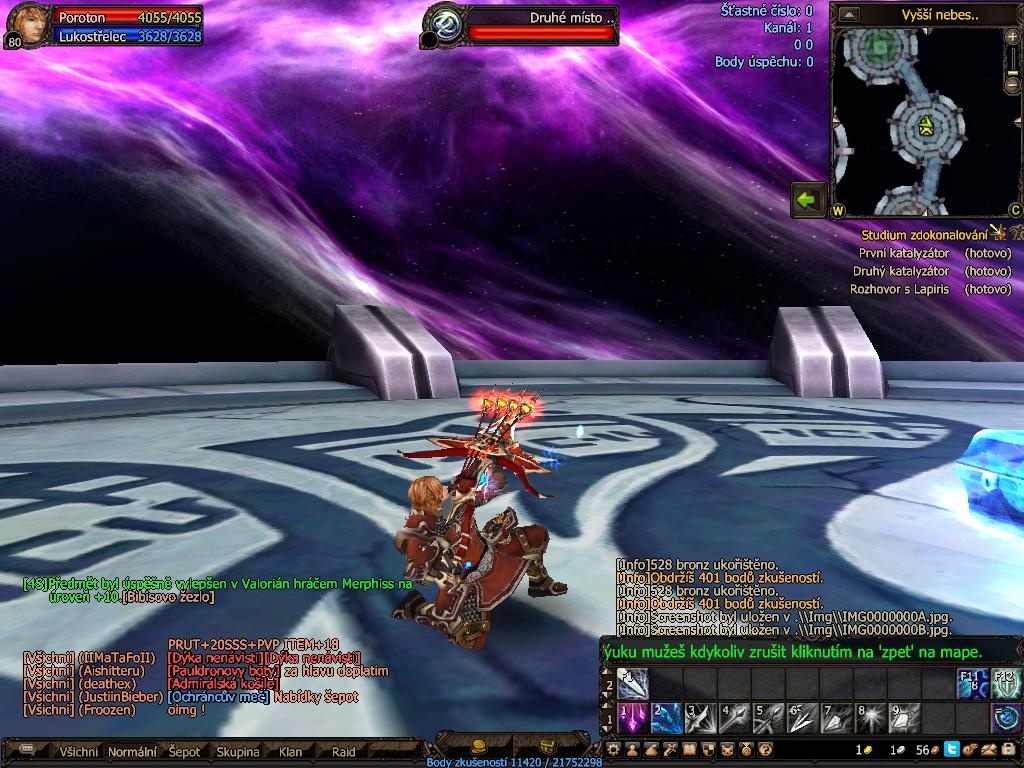Select the Normální chat tab

tap(132, 752)
